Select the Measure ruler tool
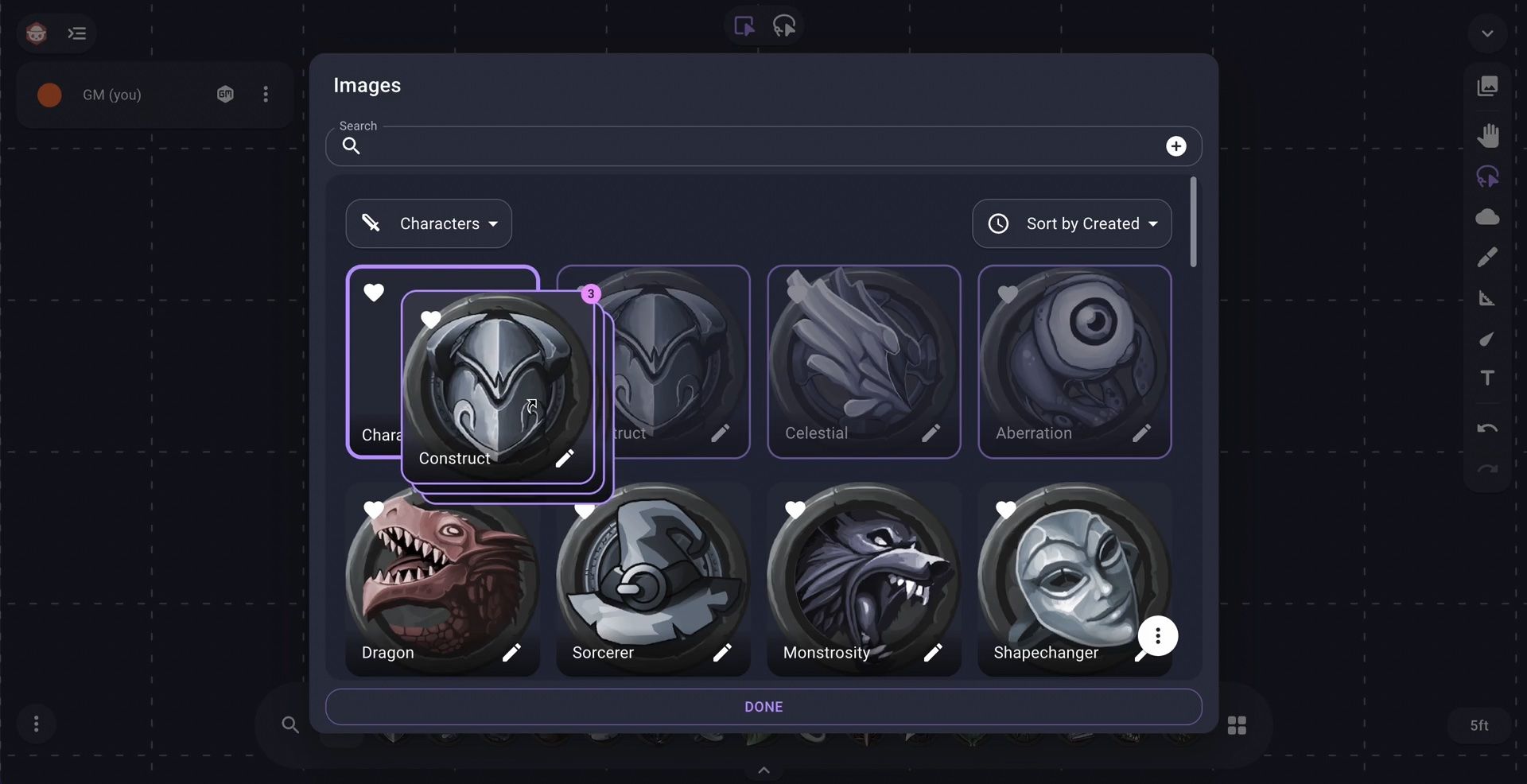Viewport: 1527px width, 784px height. pos(1487,299)
